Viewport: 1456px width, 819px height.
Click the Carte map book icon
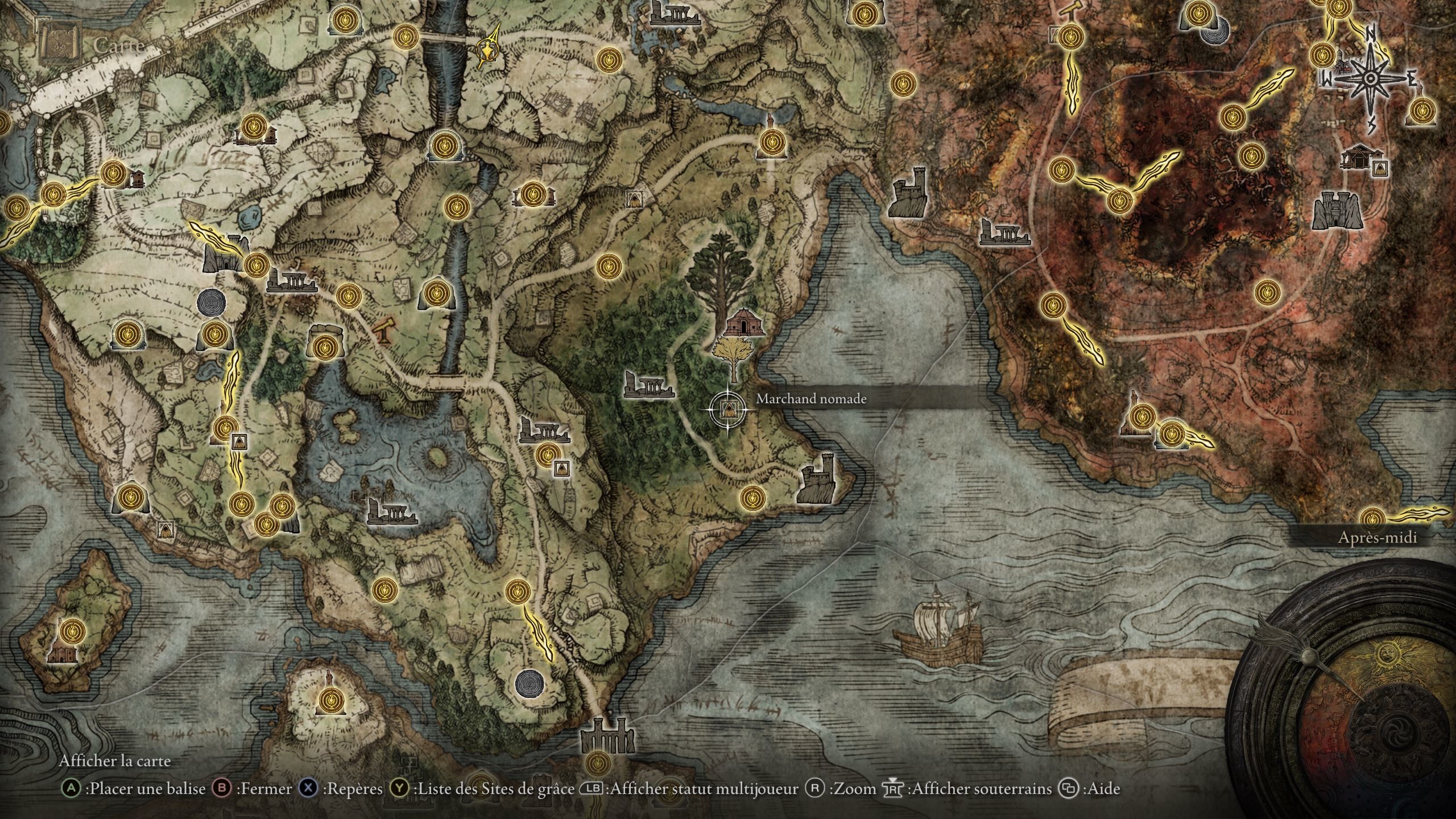coord(59,43)
